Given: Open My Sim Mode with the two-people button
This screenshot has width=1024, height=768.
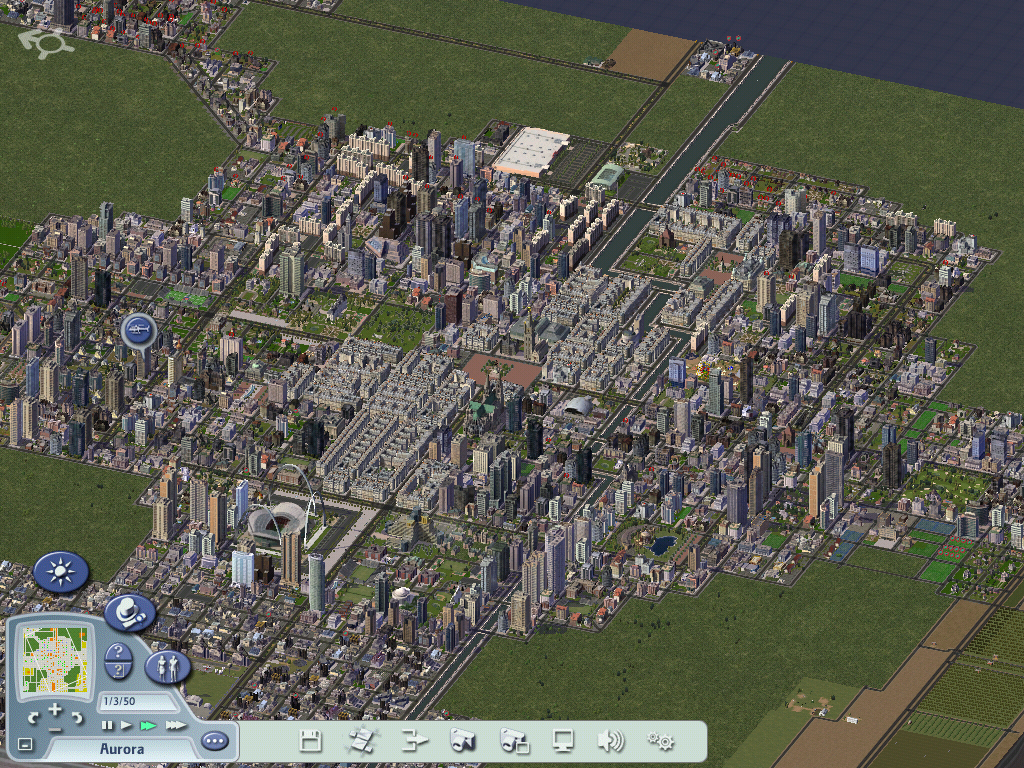Looking at the screenshot, I should click(x=167, y=667).
